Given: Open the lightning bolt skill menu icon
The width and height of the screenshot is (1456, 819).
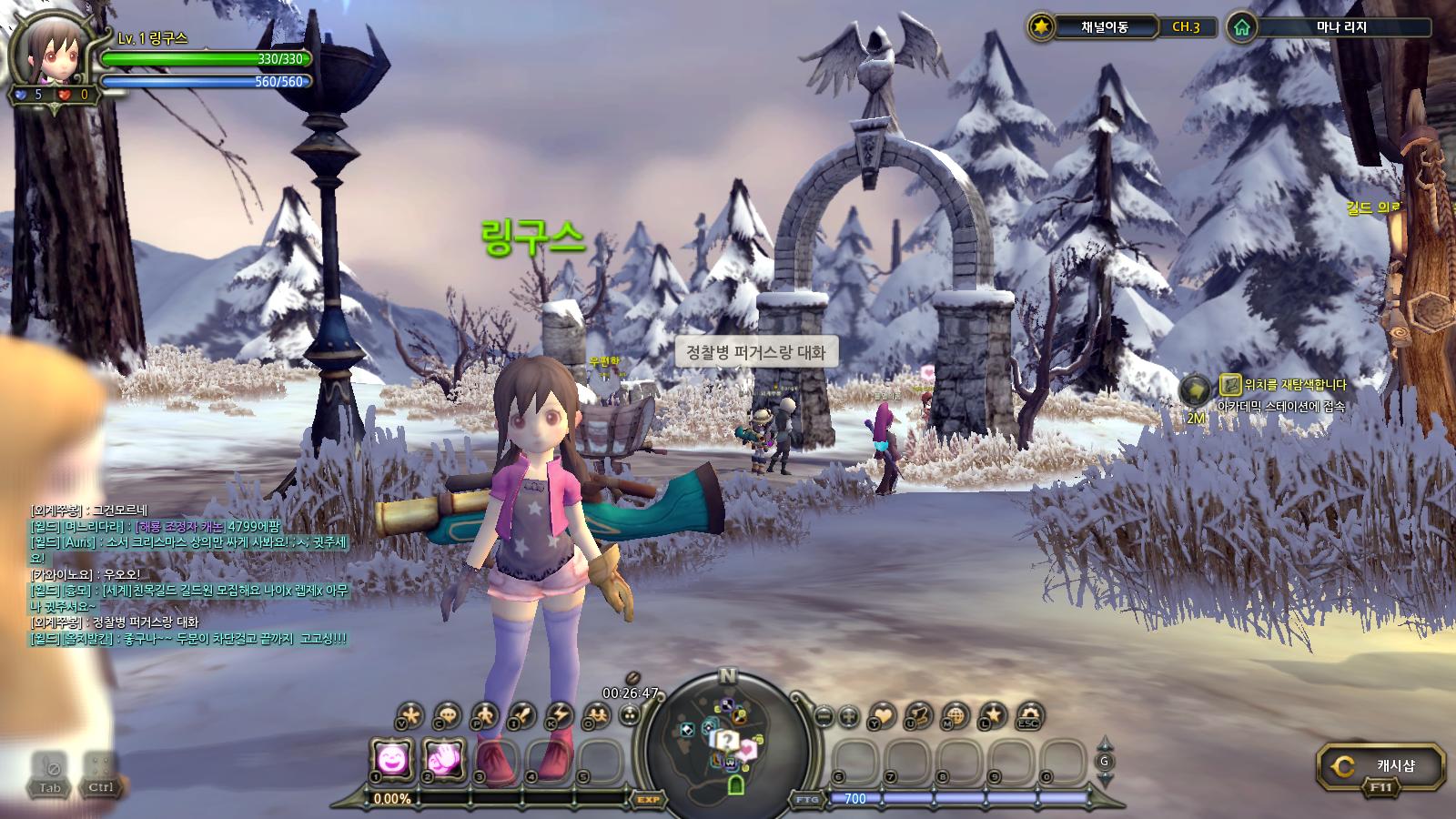Looking at the screenshot, I should [559, 715].
